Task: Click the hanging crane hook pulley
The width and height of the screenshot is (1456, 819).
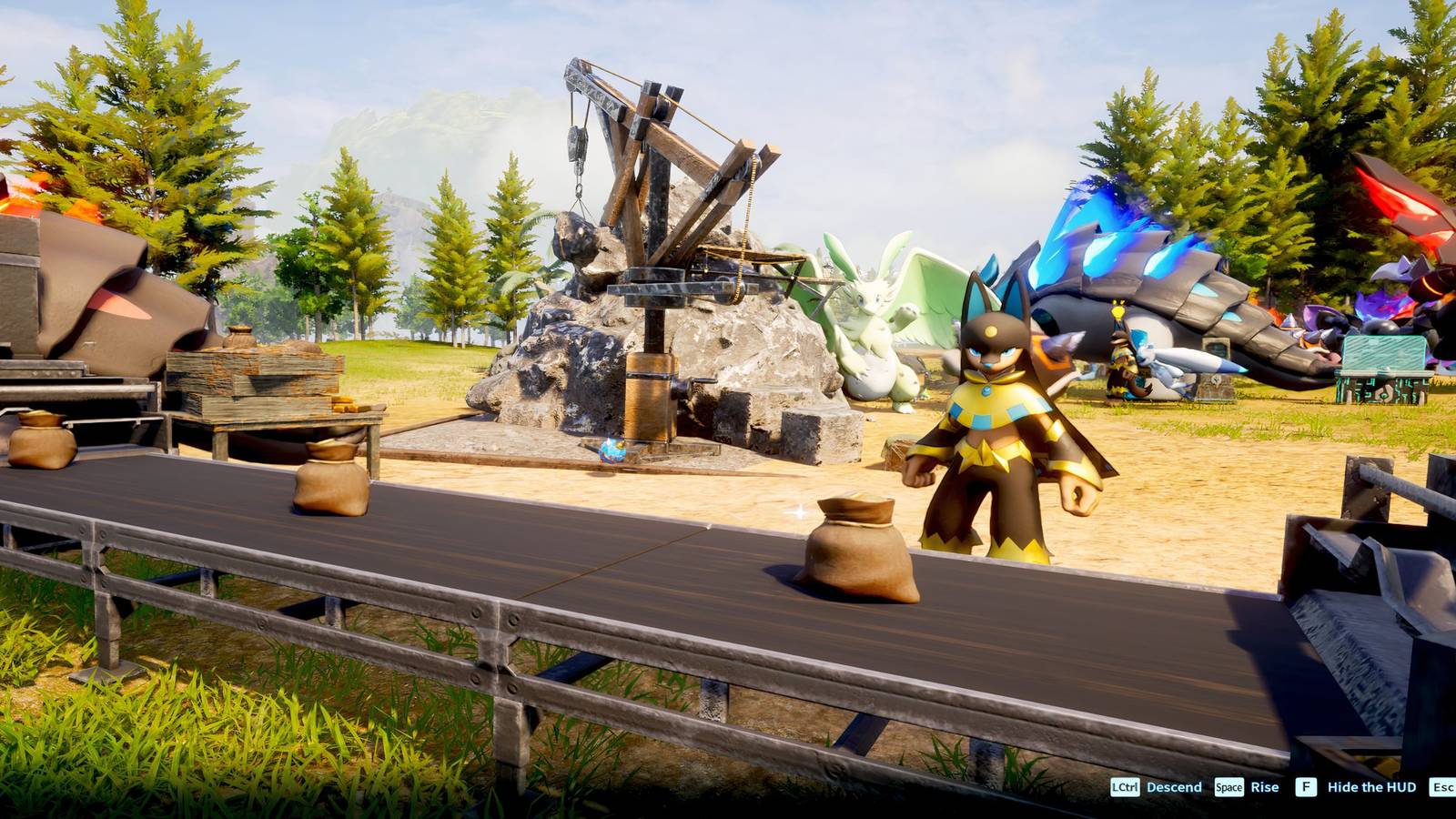Action: 575,146
